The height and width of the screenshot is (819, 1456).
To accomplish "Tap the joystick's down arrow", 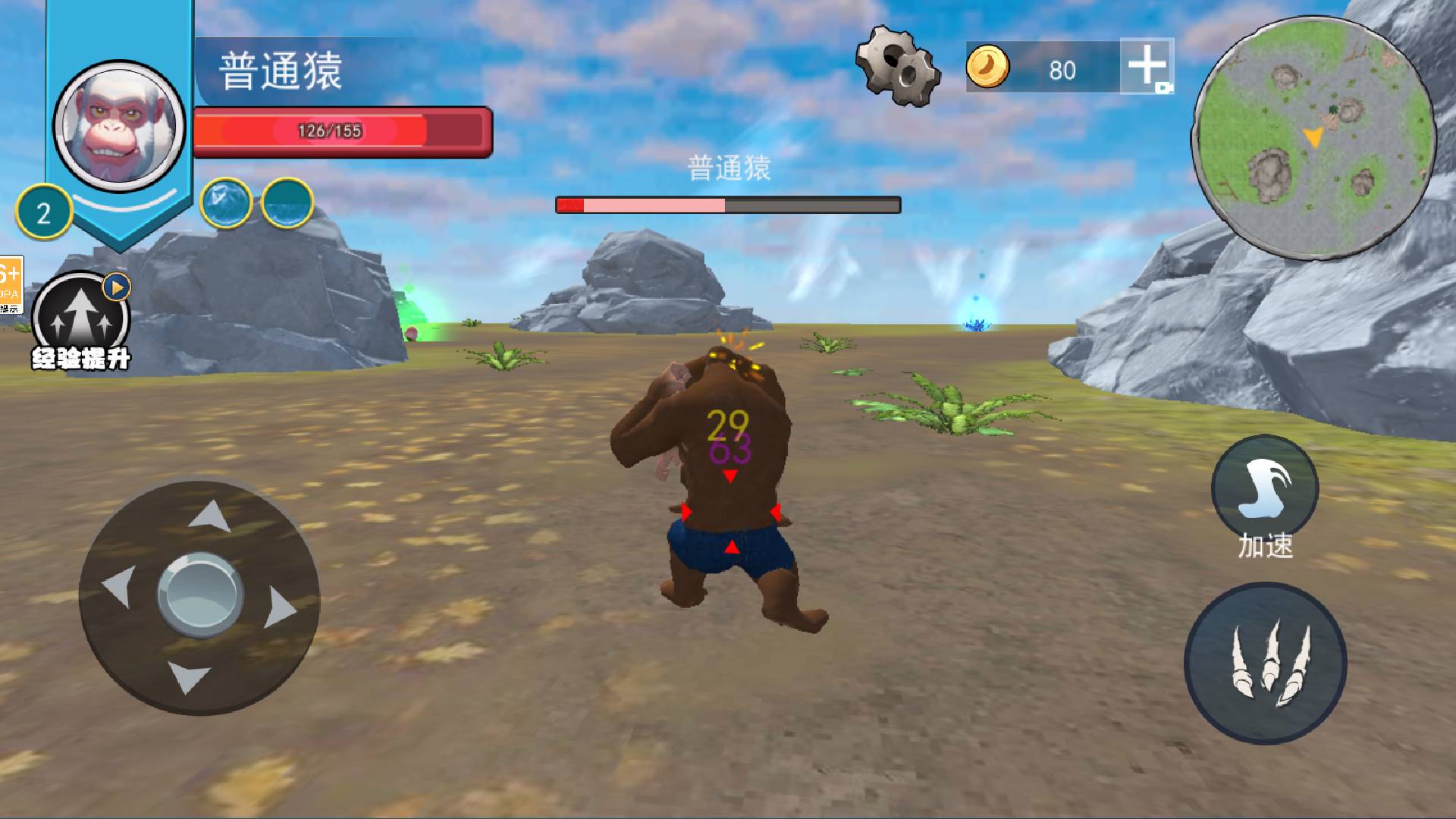I will pyautogui.click(x=187, y=676).
